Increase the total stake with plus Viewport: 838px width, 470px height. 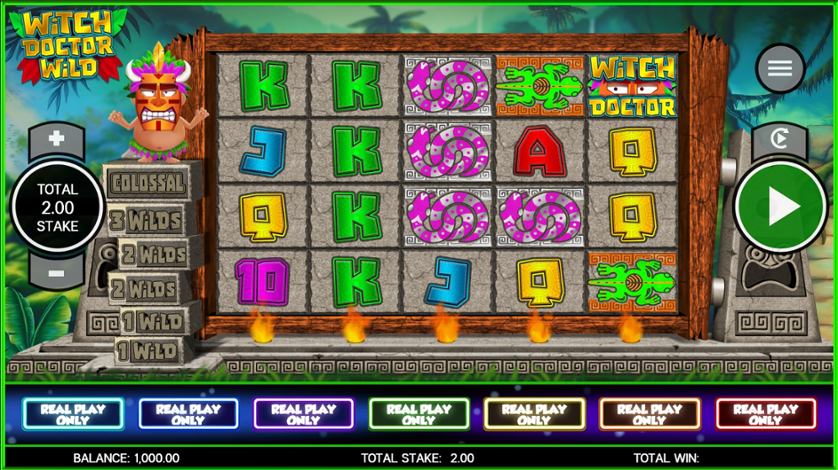click(56, 139)
